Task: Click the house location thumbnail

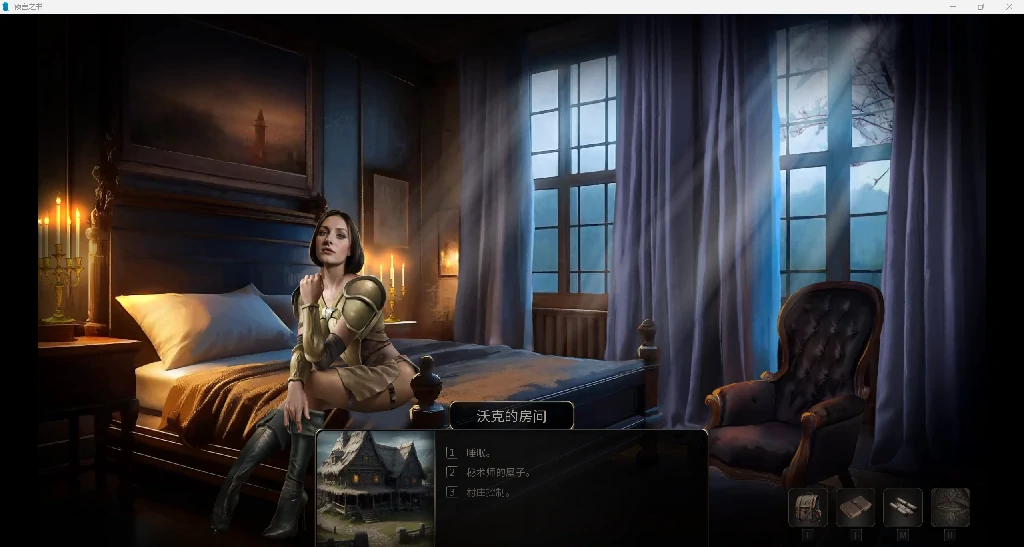Action: (x=376, y=487)
